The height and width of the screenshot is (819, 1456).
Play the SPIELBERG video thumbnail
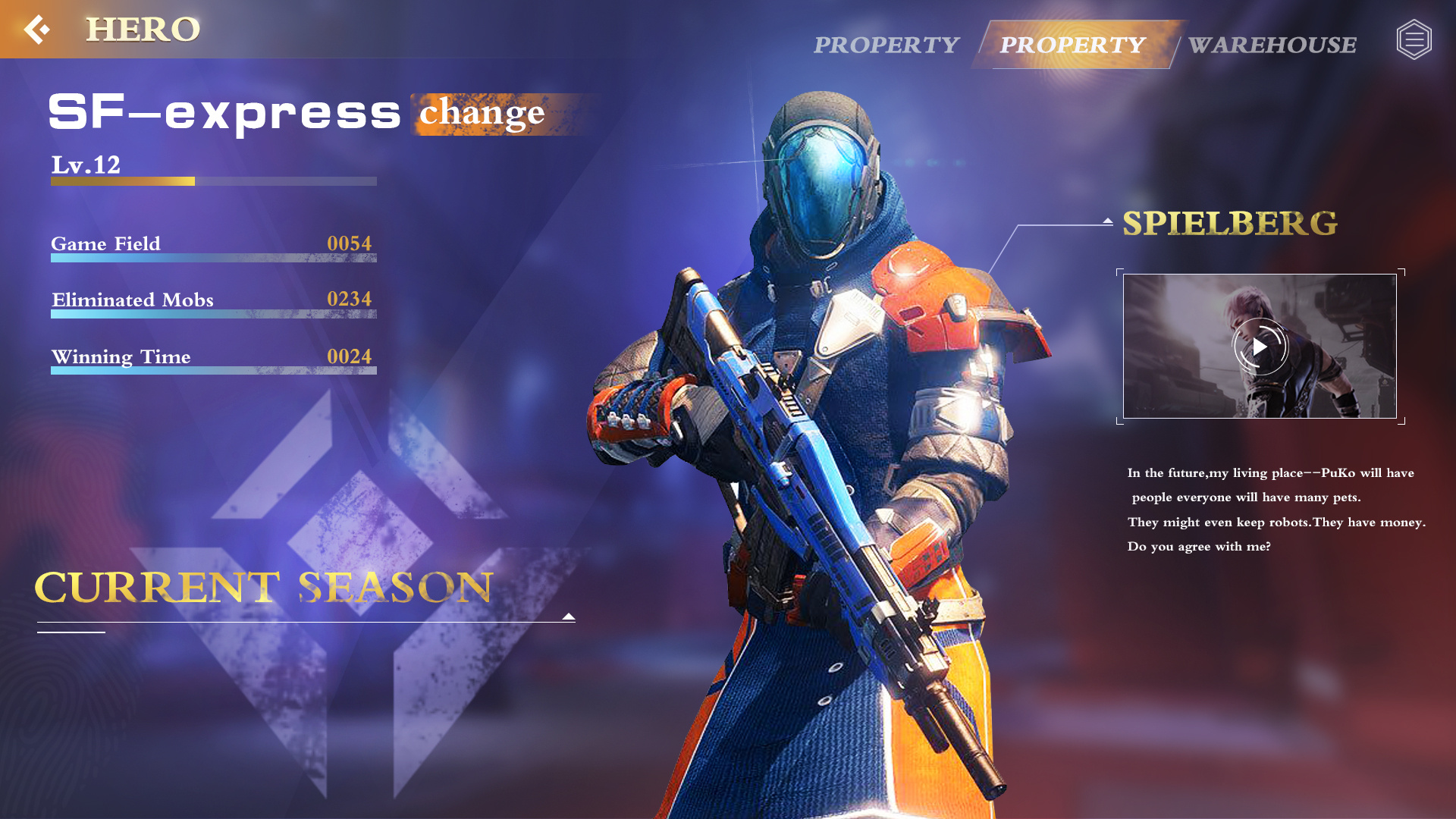click(x=1260, y=347)
